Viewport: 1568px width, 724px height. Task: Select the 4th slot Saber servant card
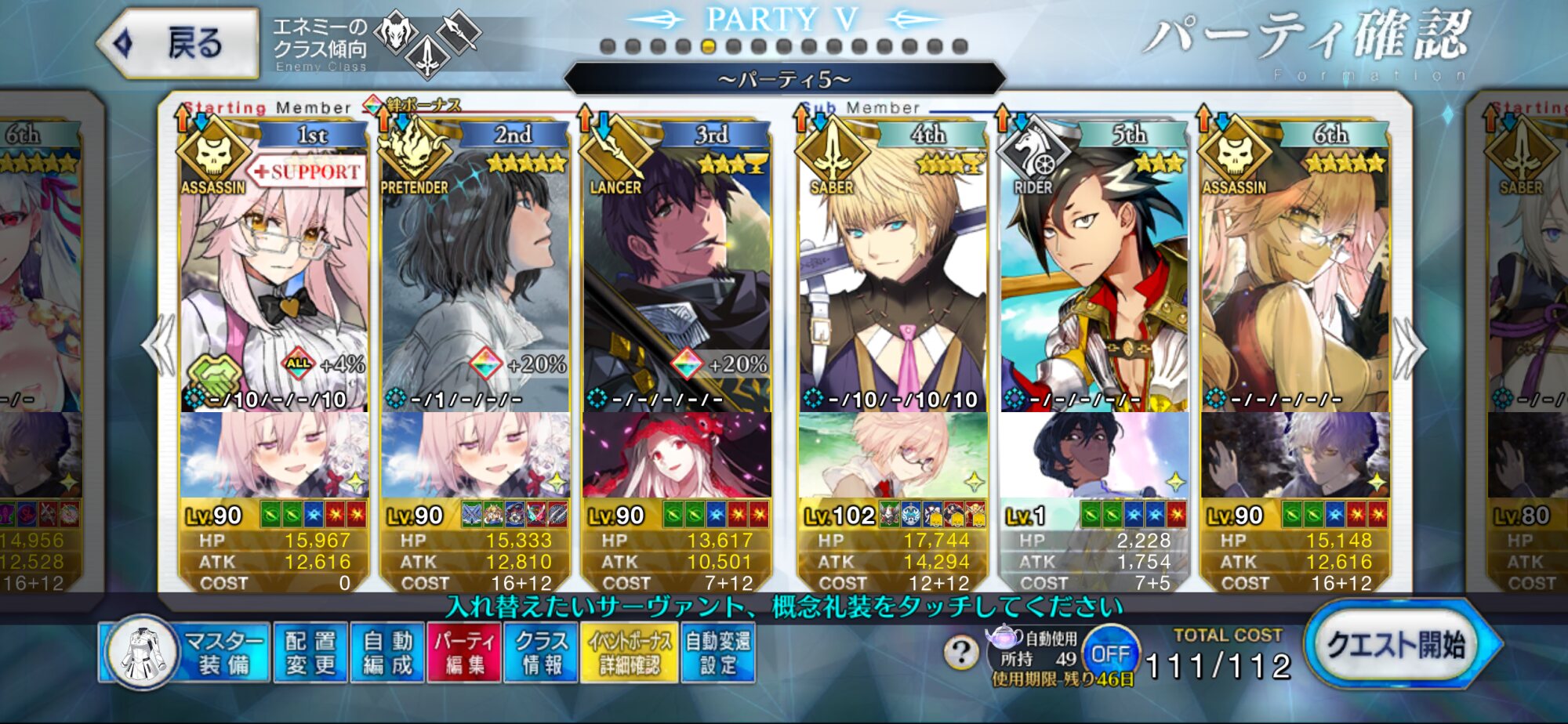(892, 274)
